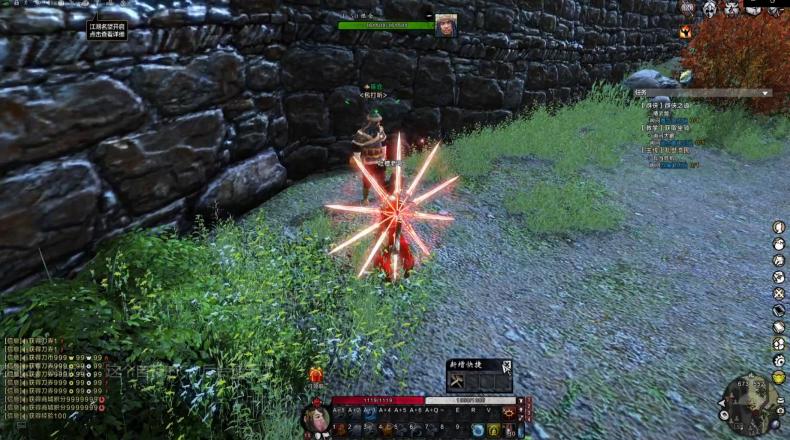Viewport: 790px width, 440px height.
Task: Open the minimap
Action: tap(747, 404)
